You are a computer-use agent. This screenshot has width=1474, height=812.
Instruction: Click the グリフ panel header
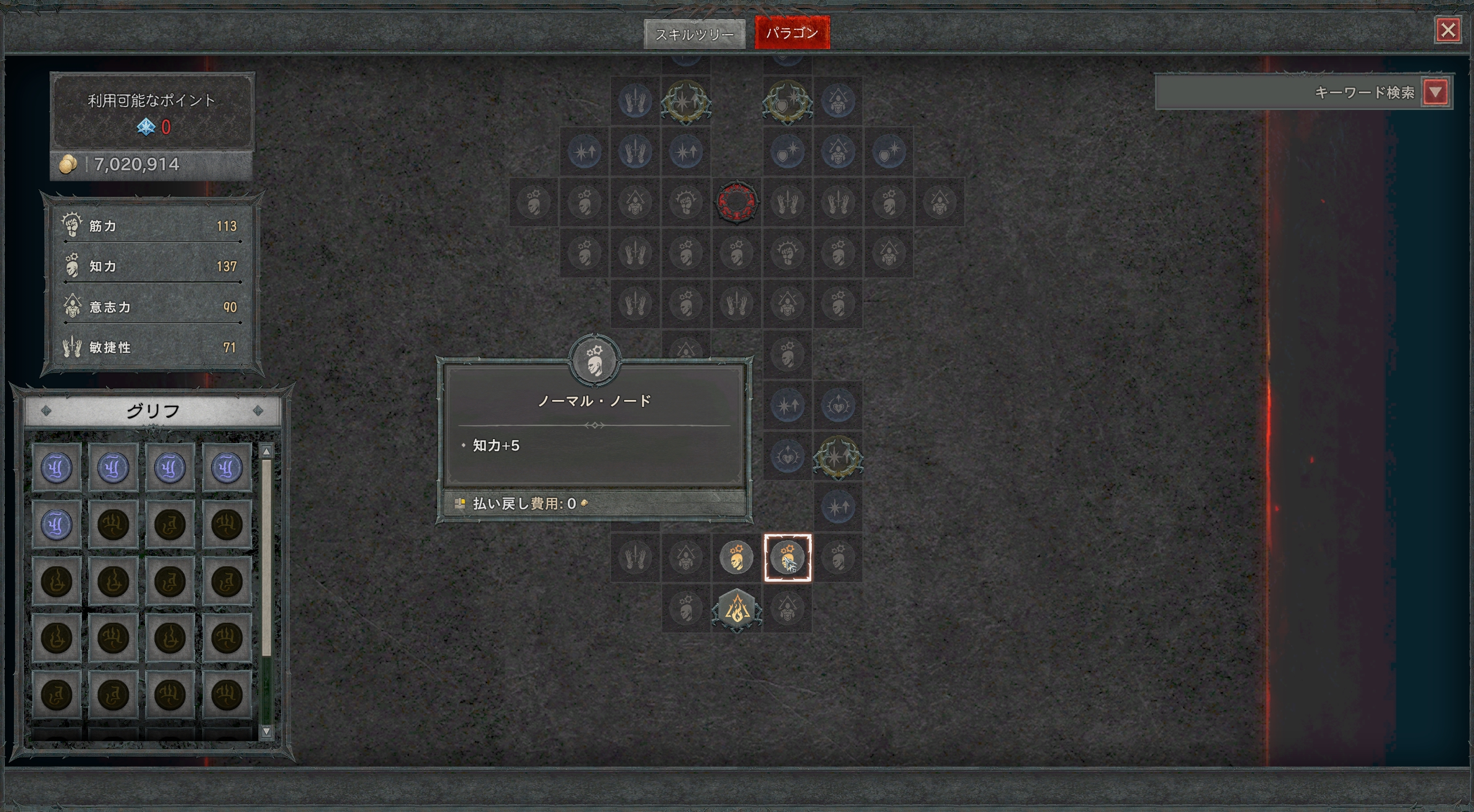click(153, 411)
